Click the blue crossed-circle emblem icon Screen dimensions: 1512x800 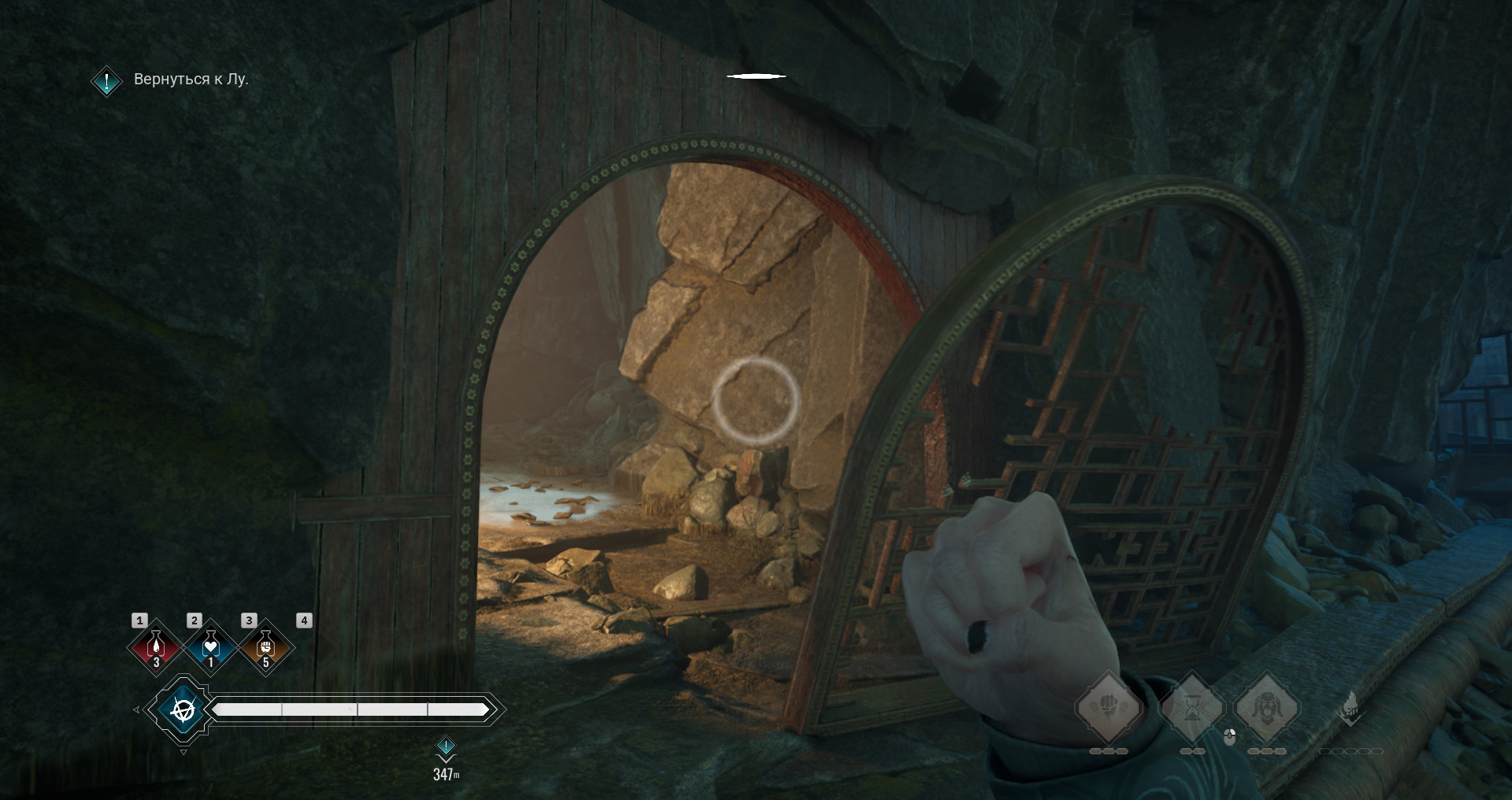coord(183,710)
